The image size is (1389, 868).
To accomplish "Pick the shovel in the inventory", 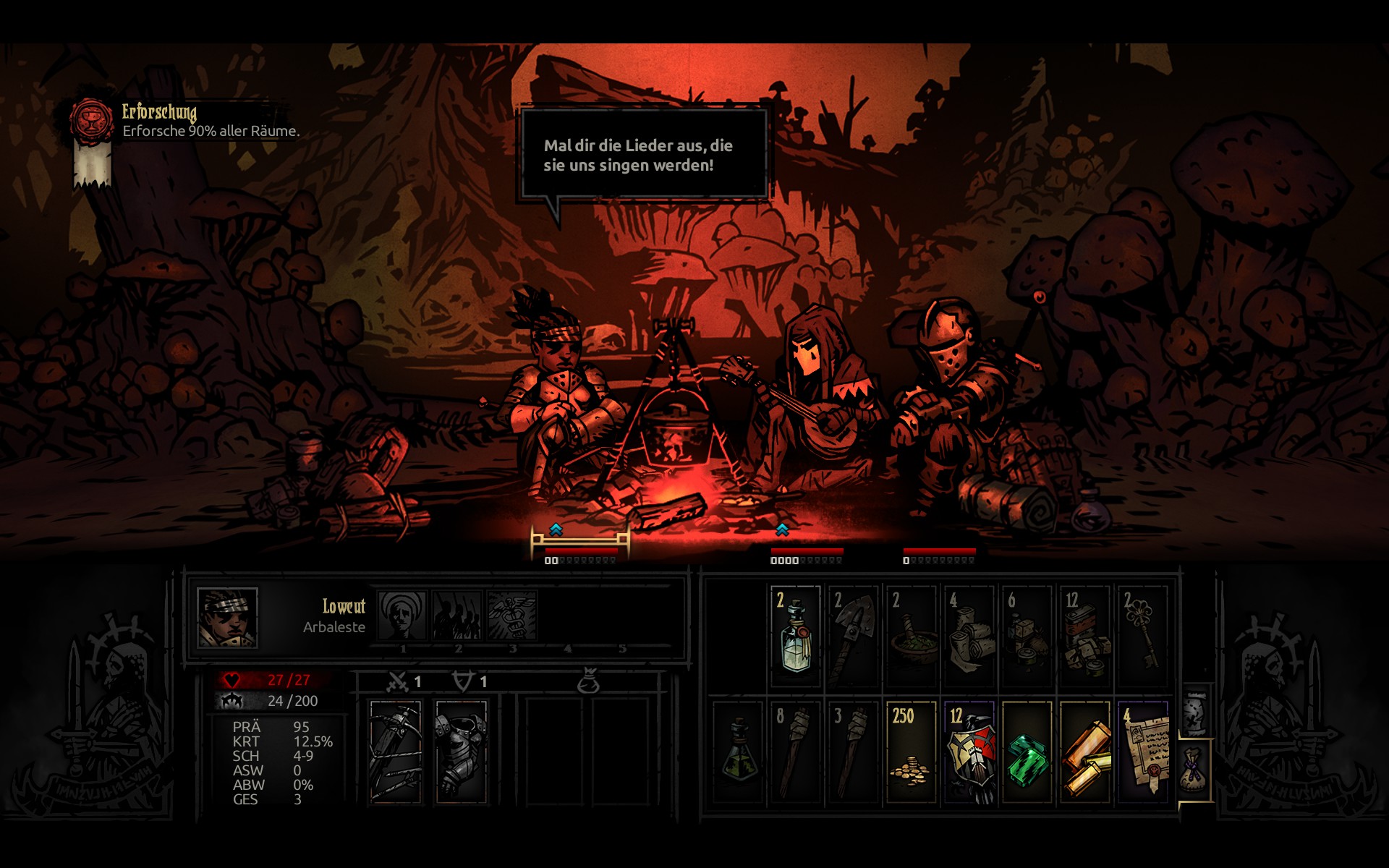I will tap(852, 637).
